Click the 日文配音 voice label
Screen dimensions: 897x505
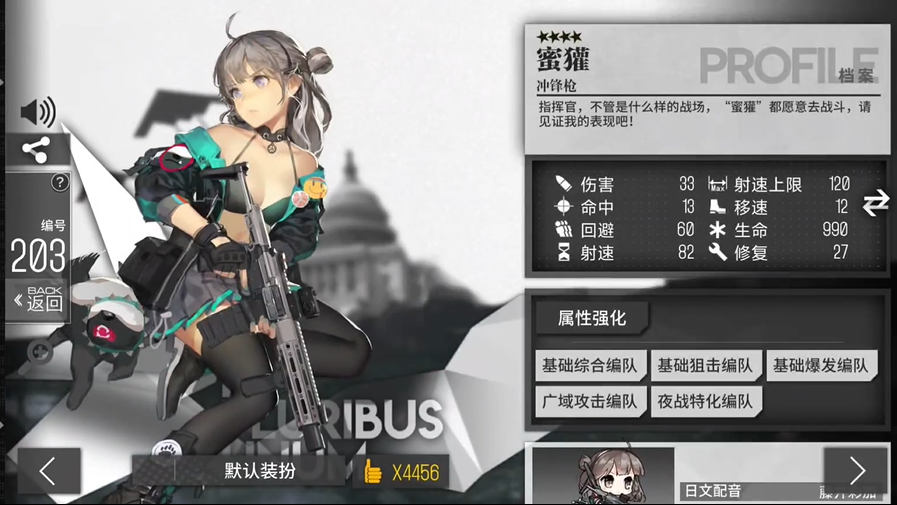713,490
